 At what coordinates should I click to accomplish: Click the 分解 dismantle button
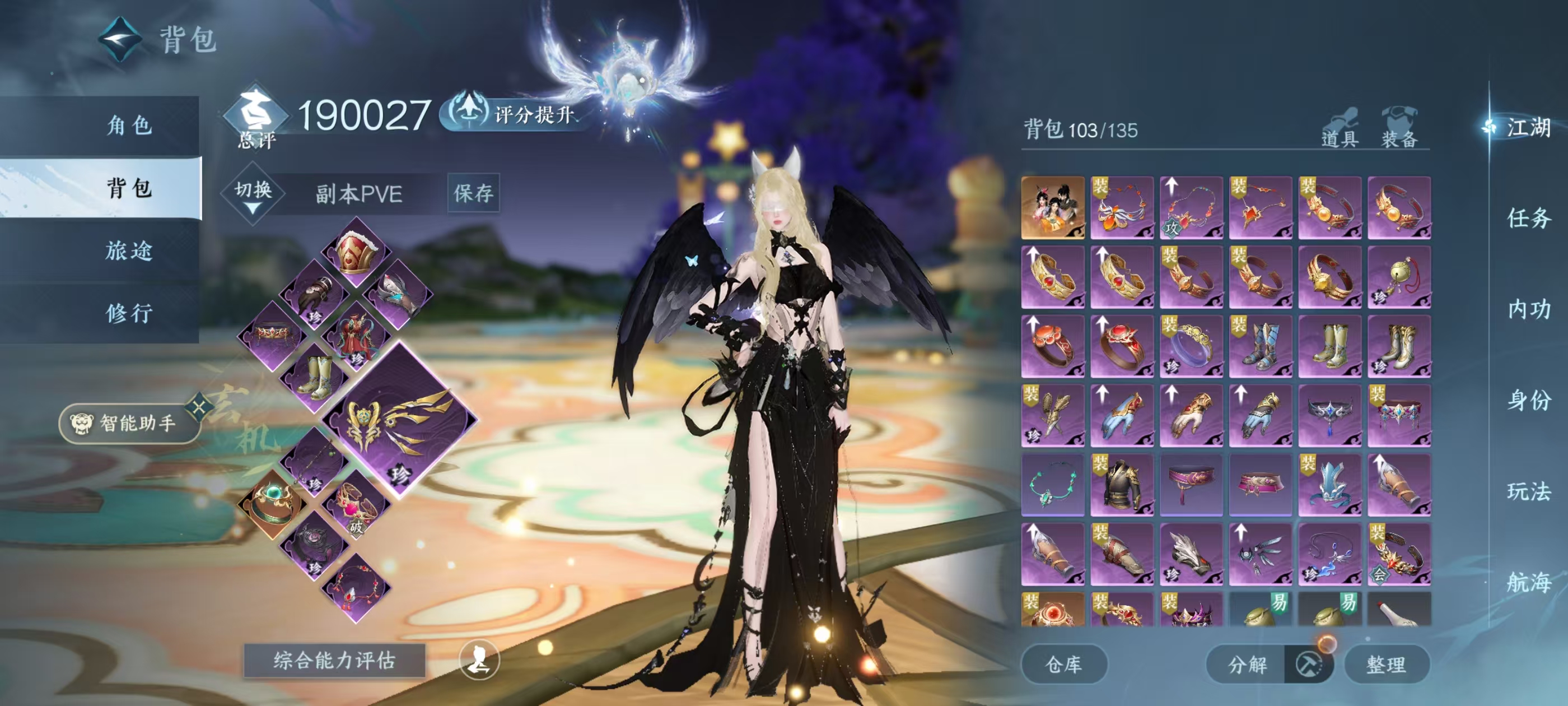point(1247,664)
